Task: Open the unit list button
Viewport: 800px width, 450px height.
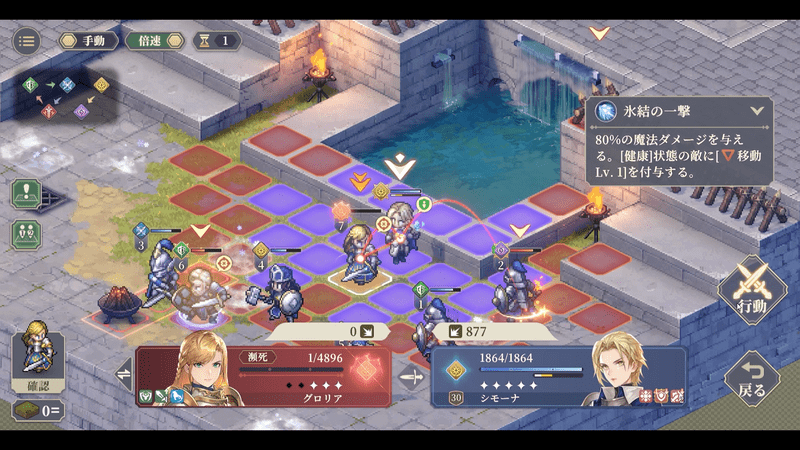Action: (x=26, y=233)
